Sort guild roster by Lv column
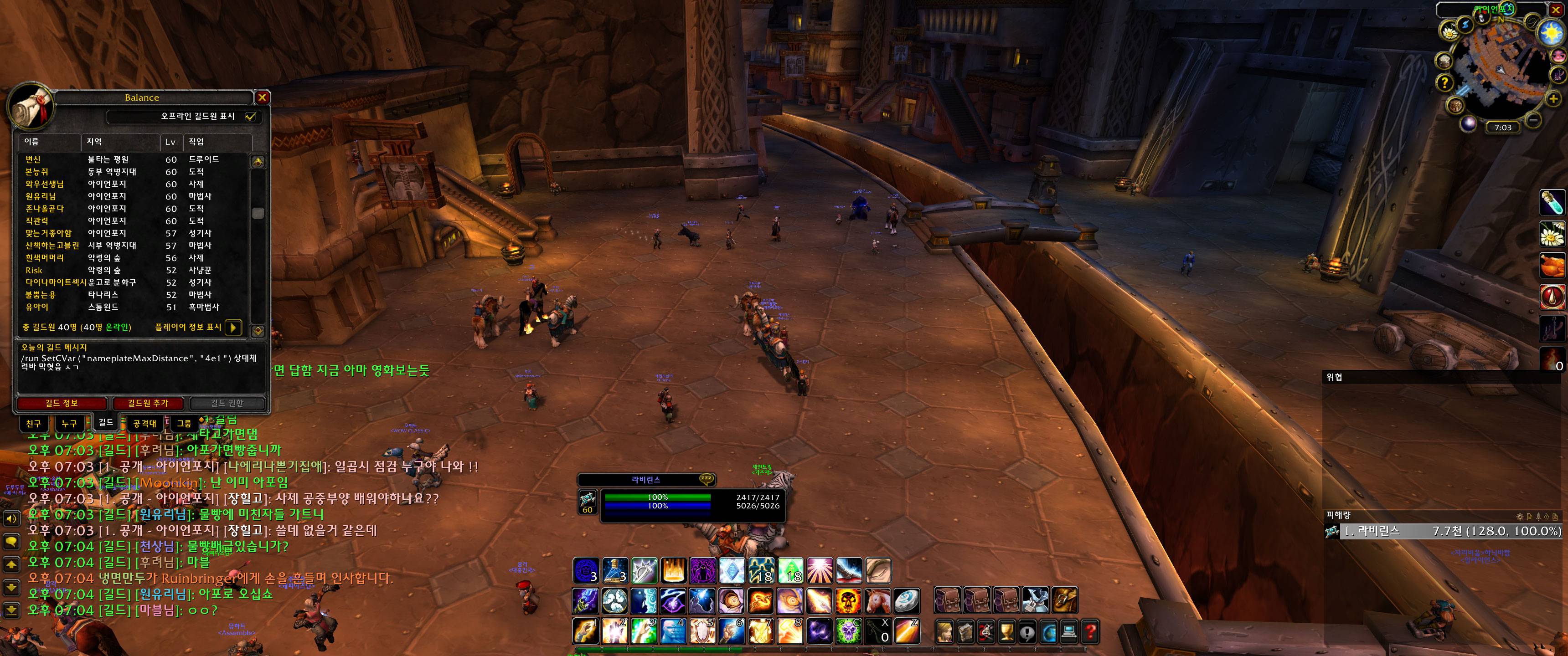The width and height of the screenshot is (1568, 656). coord(170,142)
